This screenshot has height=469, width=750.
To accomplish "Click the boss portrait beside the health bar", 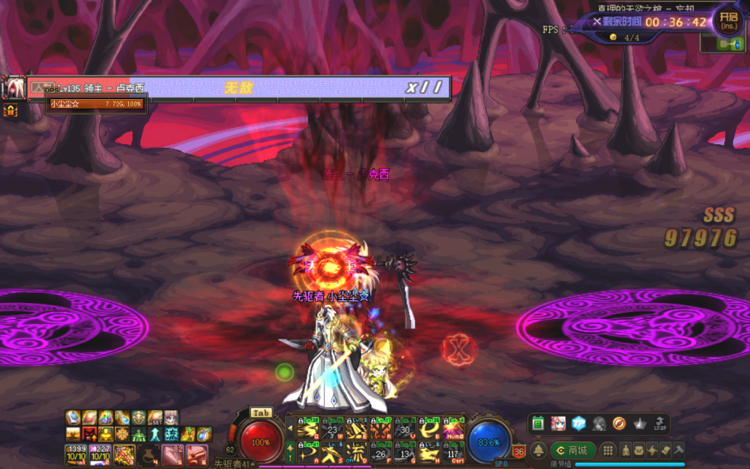I will 14,88.
